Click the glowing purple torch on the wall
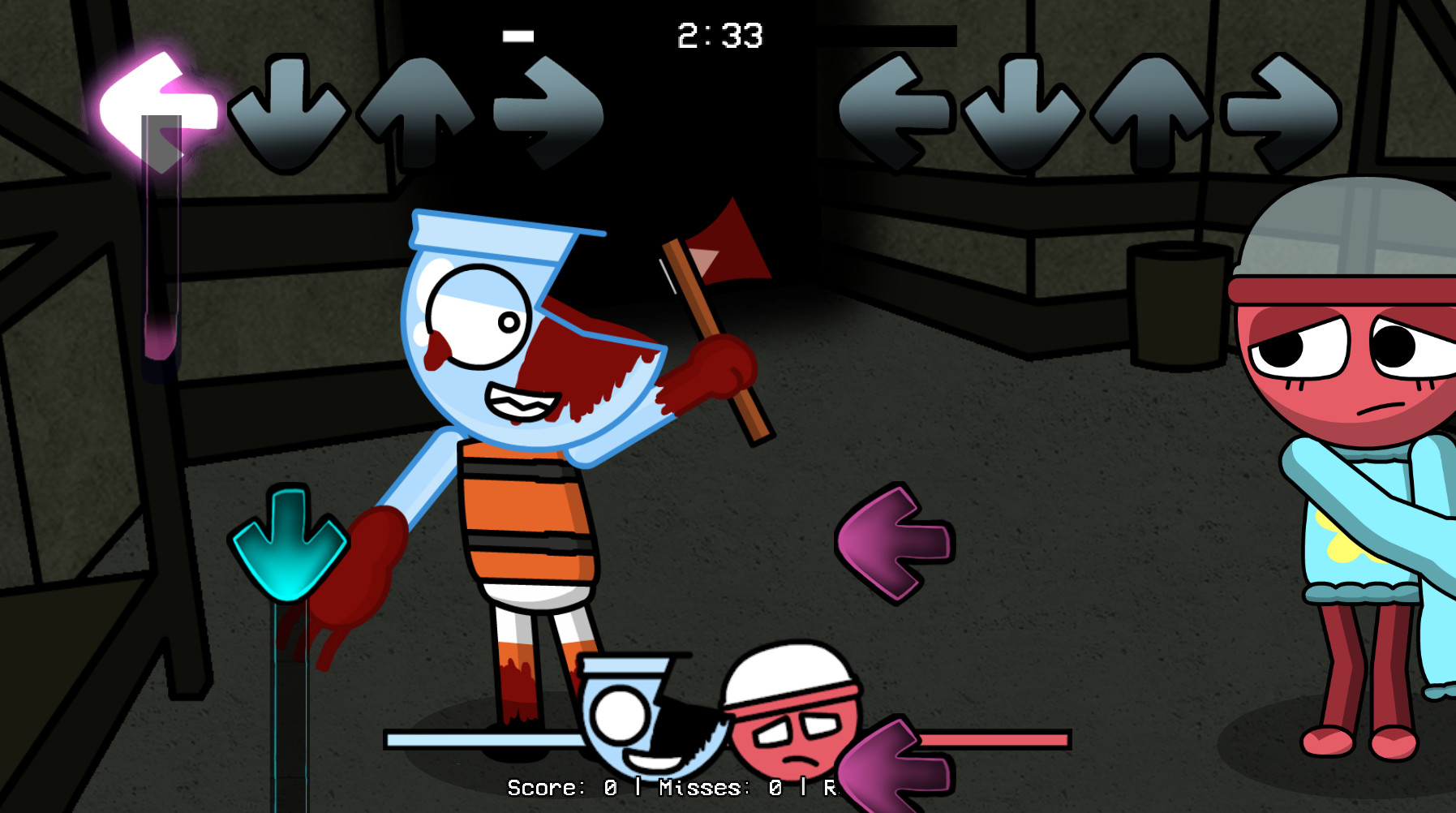Viewport: 1456px width, 813px height. (158, 243)
